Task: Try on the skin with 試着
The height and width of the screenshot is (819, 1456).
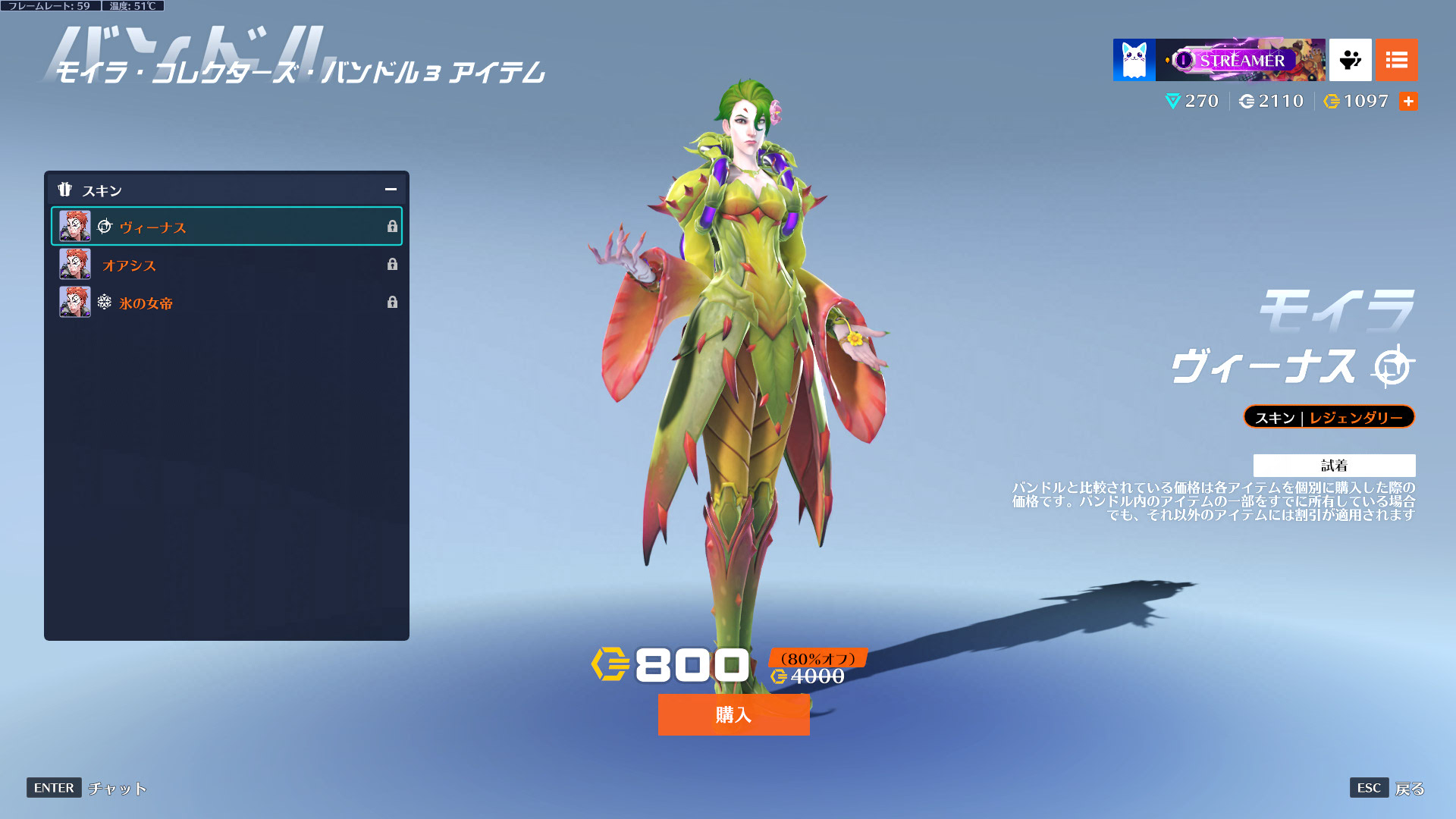Action: [1334, 465]
